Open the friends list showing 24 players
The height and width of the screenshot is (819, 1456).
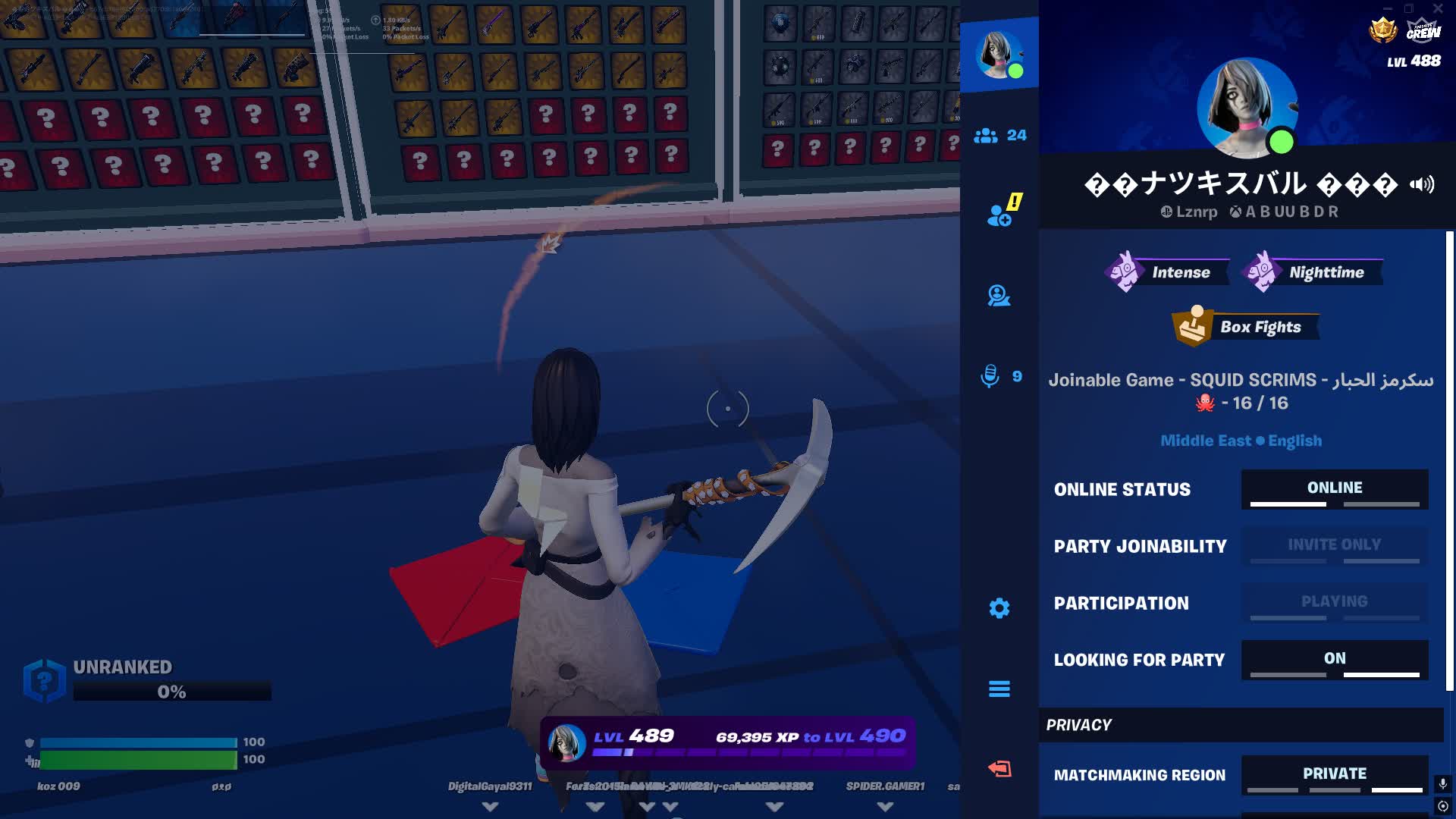click(x=999, y=135)
